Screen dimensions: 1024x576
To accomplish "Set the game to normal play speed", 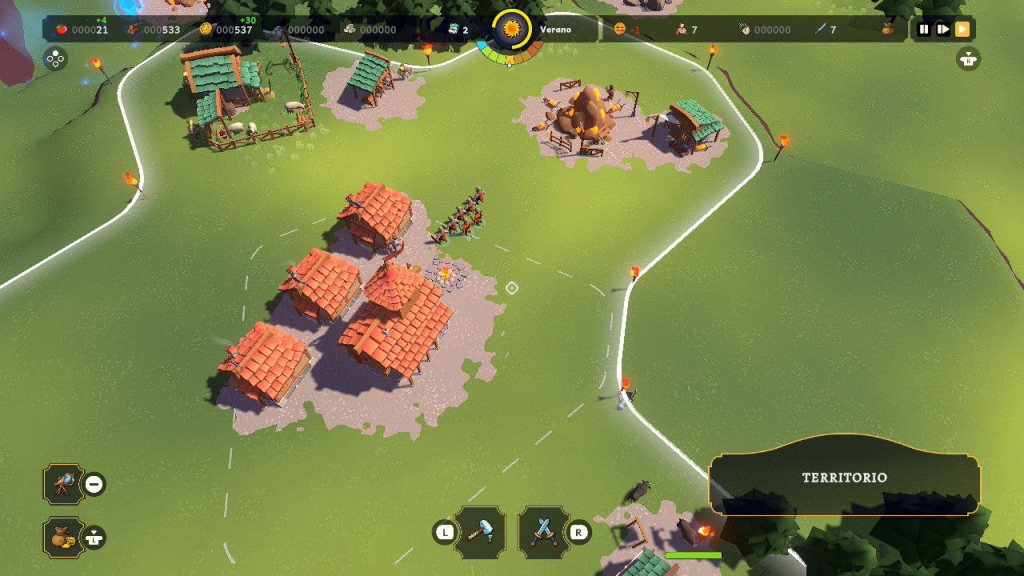I will coord(942,30).
